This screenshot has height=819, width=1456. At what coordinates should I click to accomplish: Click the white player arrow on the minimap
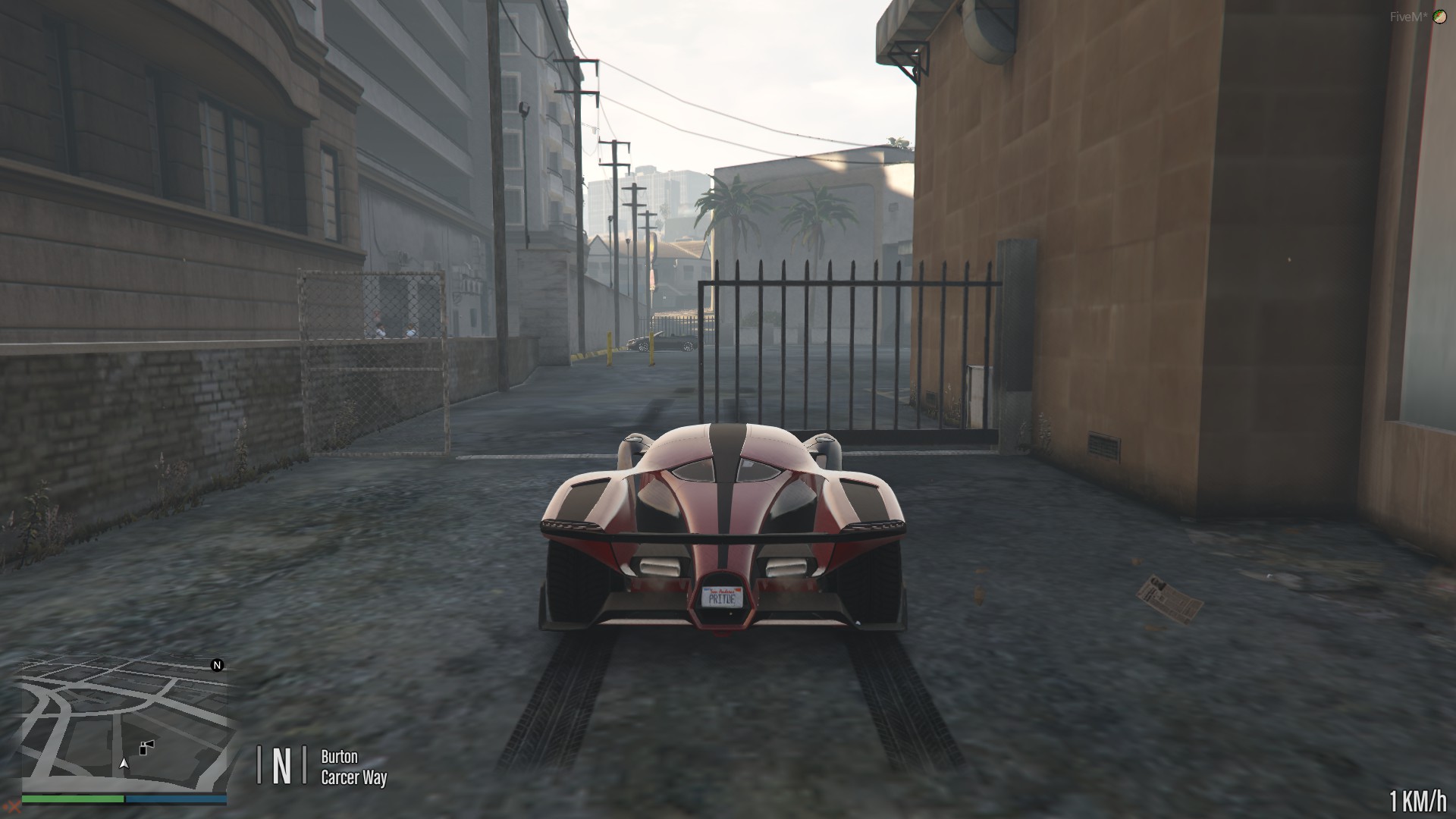(x=124, y=764)
